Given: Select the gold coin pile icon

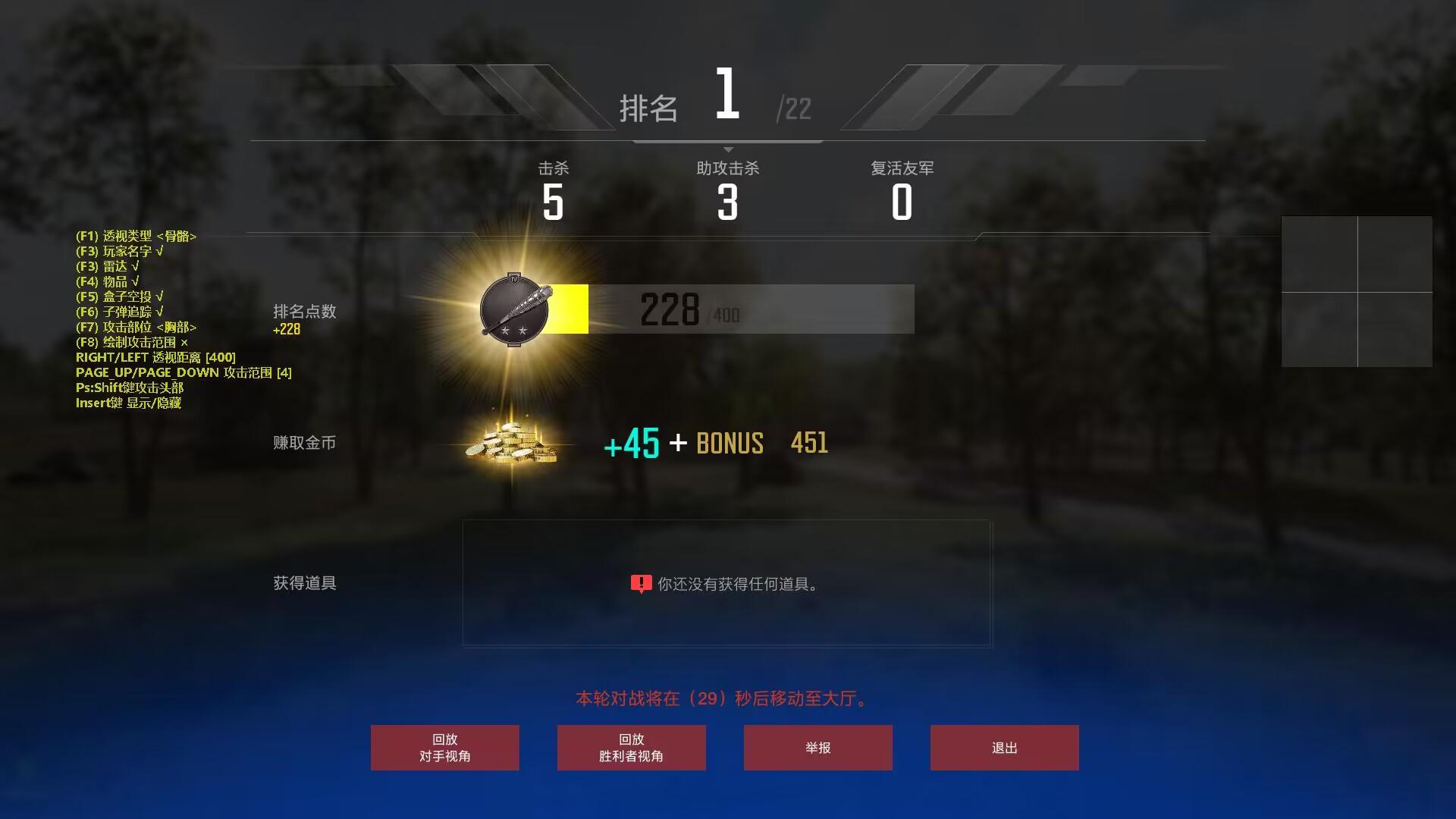Looking at the screenshot, I should click(x=510, y=444).
